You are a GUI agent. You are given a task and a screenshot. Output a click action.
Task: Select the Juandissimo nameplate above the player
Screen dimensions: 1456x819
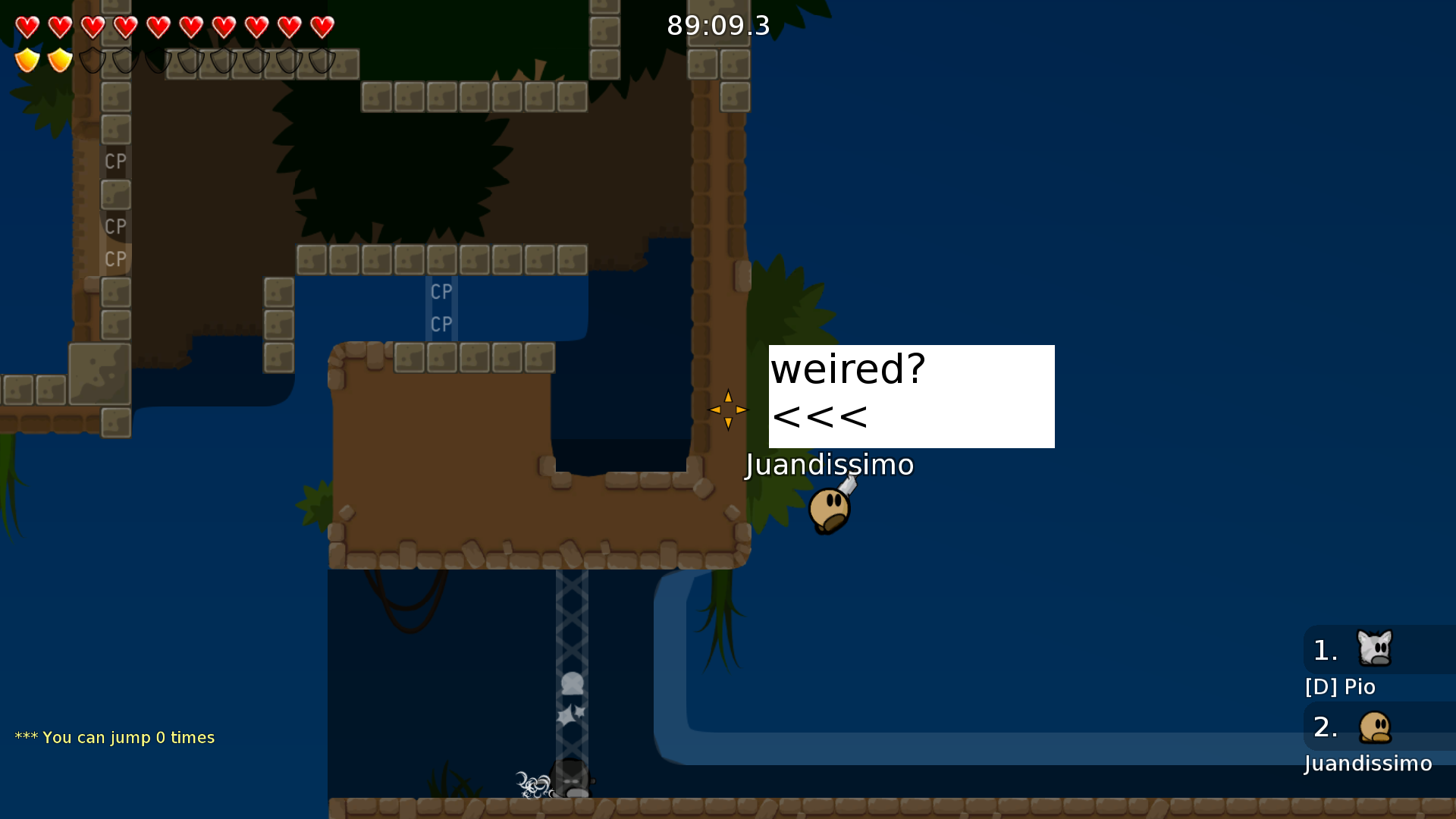[829, 465]
